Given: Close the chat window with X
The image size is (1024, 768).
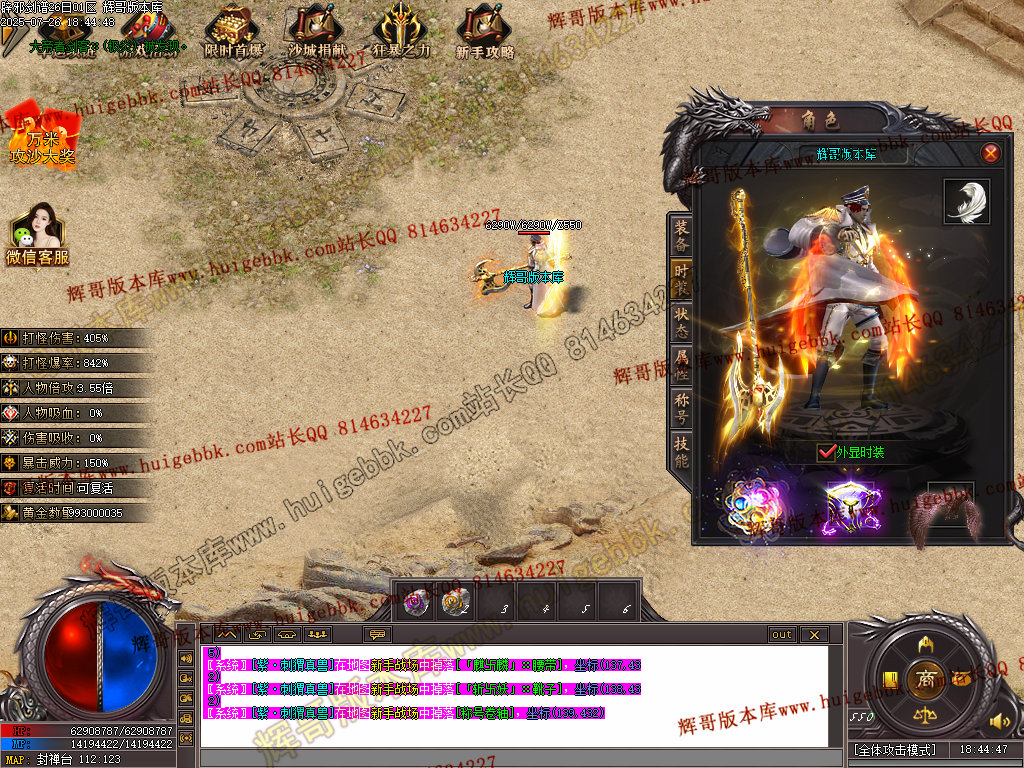Looking at the screenshot, I should click(814, 634).
